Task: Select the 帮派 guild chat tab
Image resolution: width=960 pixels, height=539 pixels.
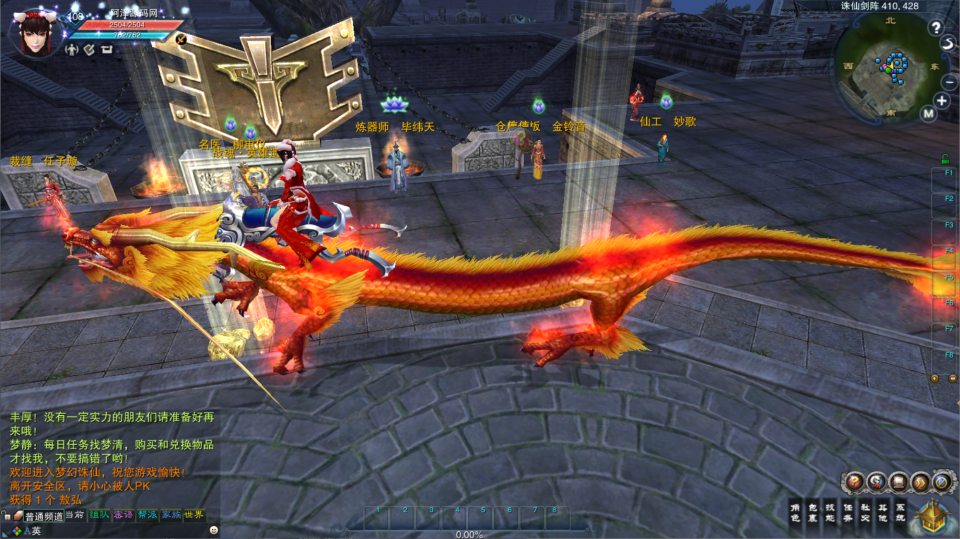Action: (147, 515)
